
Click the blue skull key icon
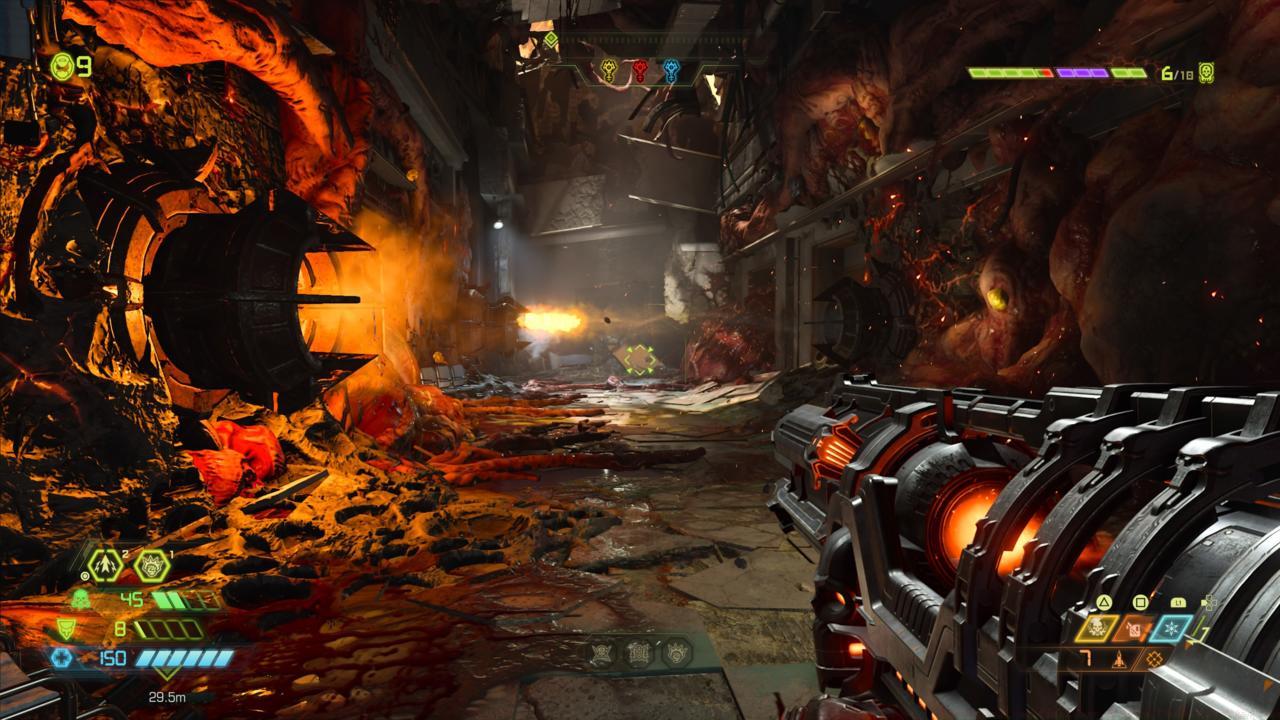tap(671, 71)
